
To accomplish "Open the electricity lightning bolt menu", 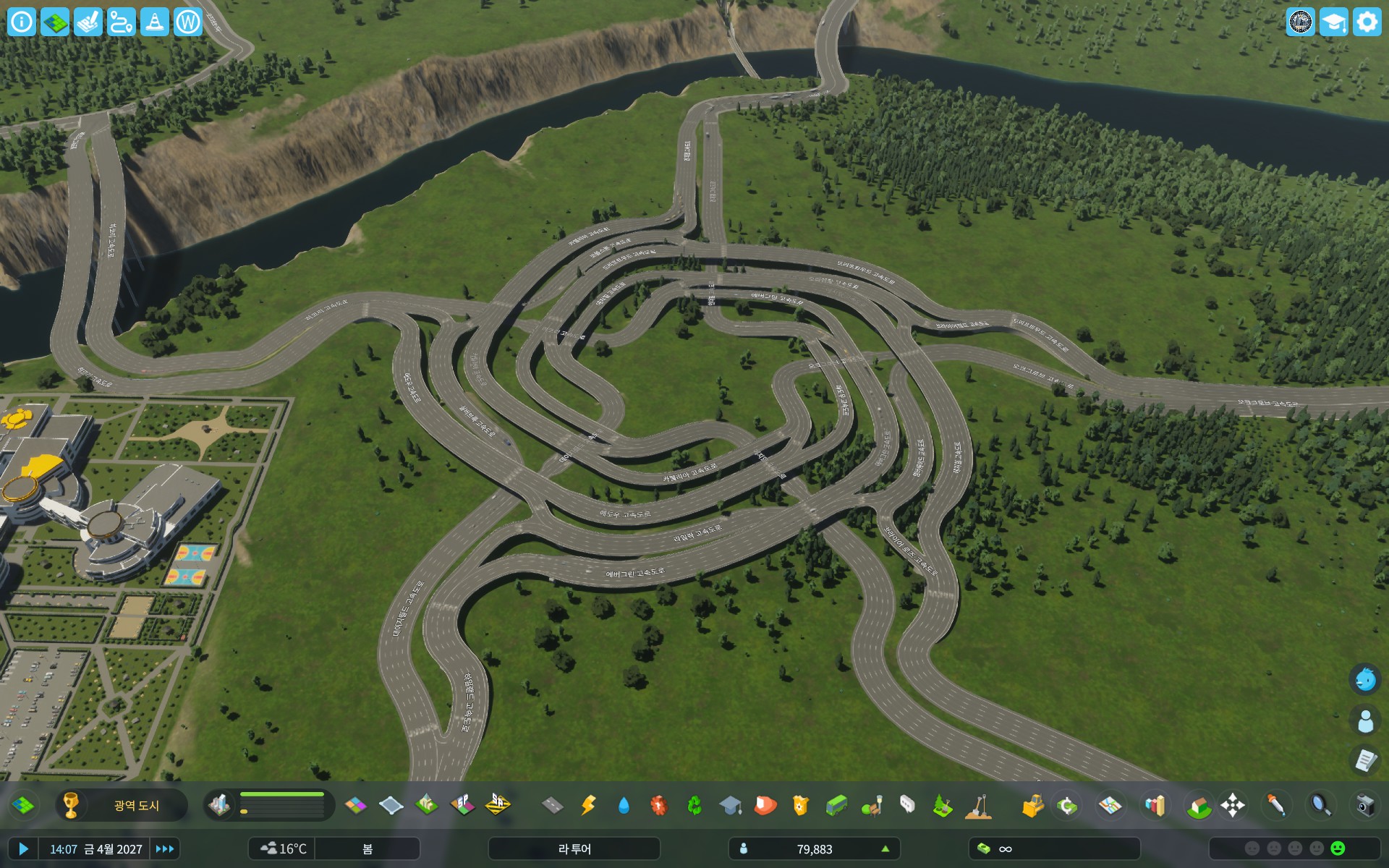I will (588, 805).
